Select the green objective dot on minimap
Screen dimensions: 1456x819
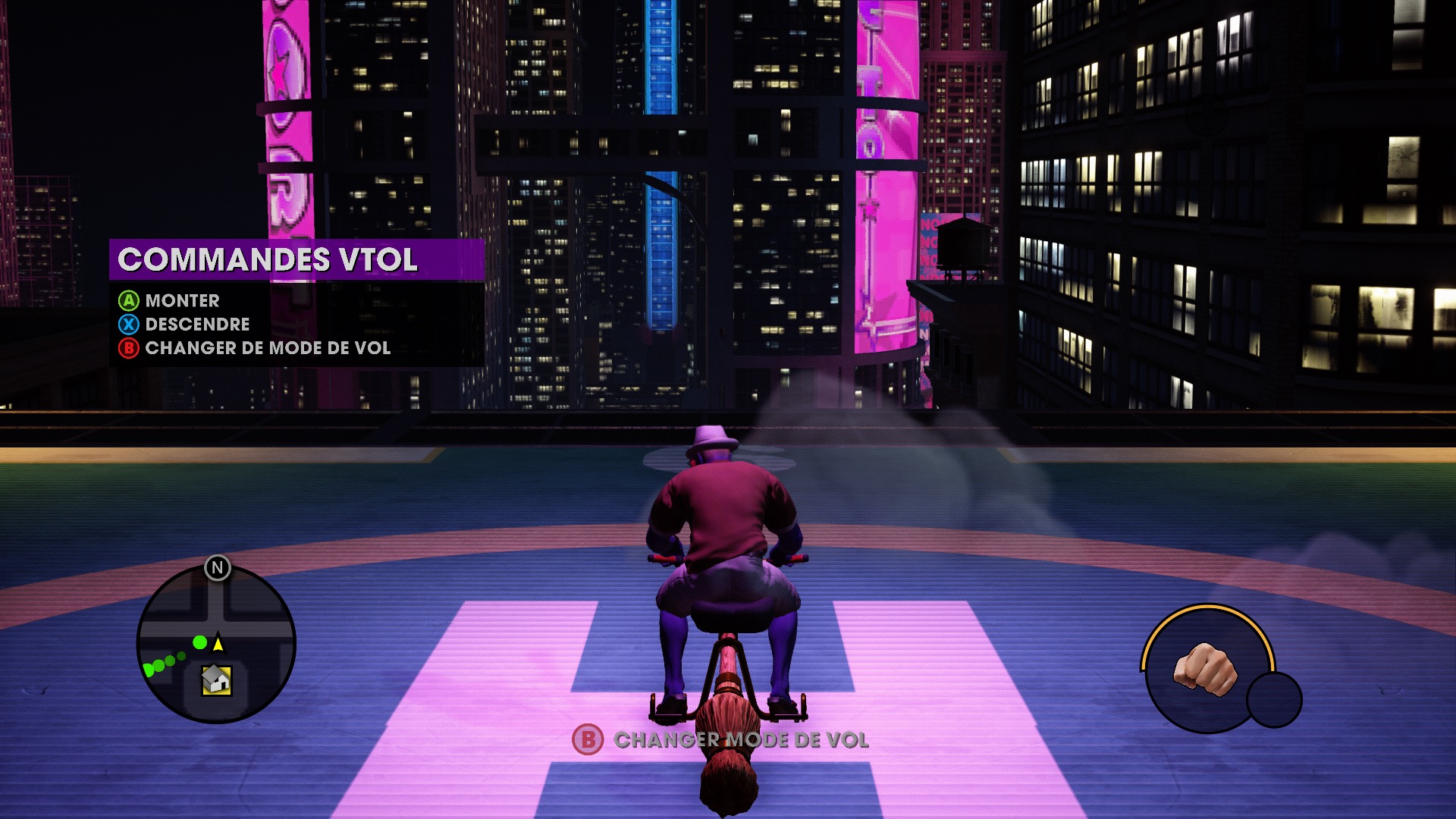(199, 642)
